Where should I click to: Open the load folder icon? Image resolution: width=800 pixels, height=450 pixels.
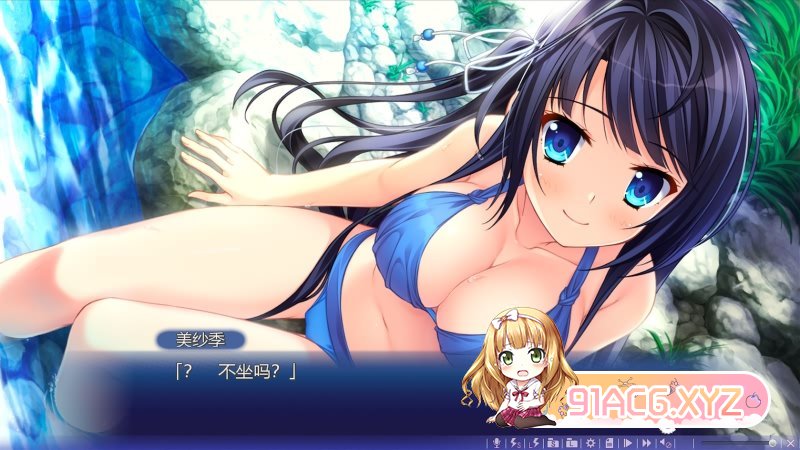570,442
